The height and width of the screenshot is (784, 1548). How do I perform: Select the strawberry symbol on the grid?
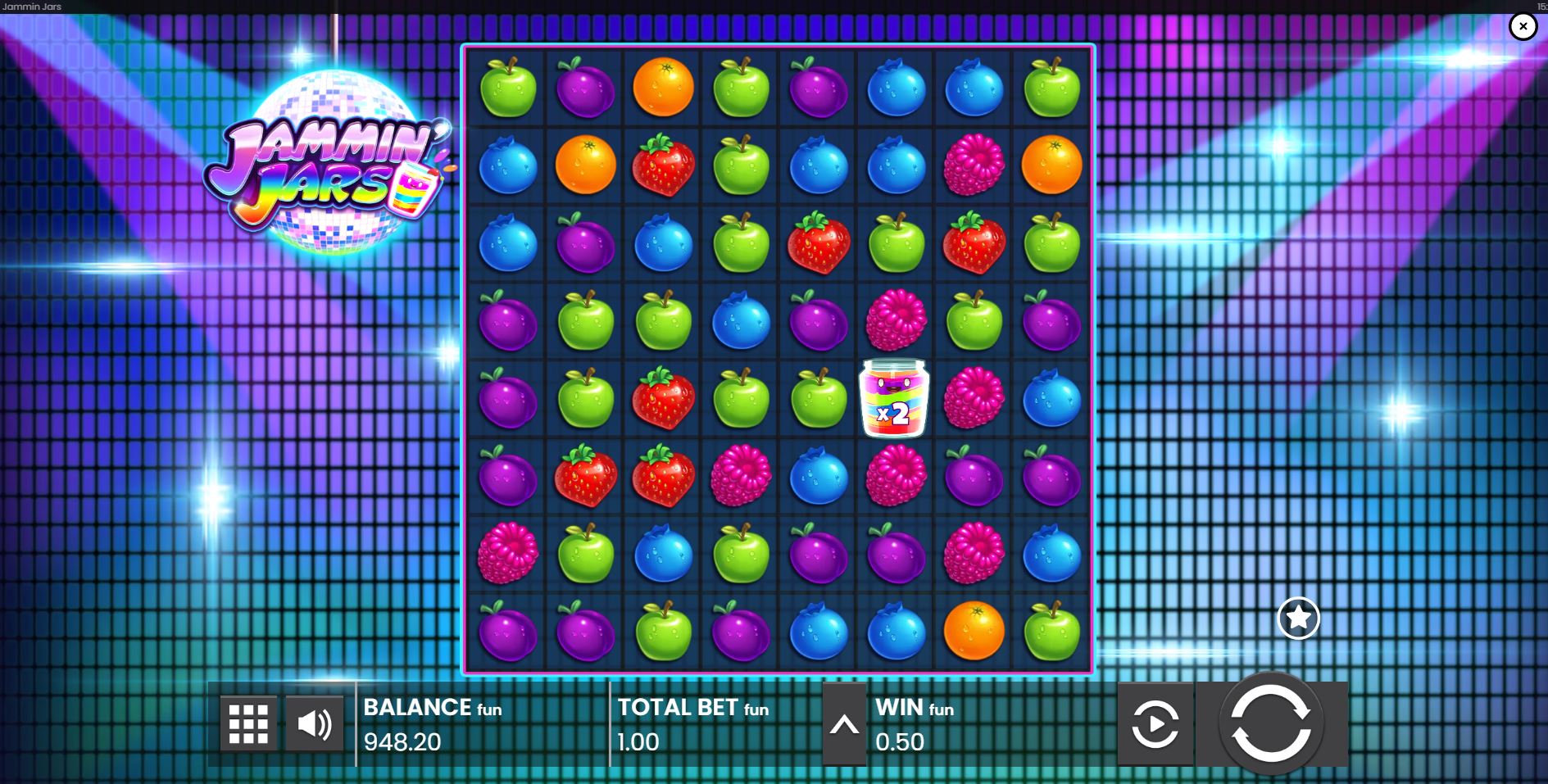(x=664, y=165)
